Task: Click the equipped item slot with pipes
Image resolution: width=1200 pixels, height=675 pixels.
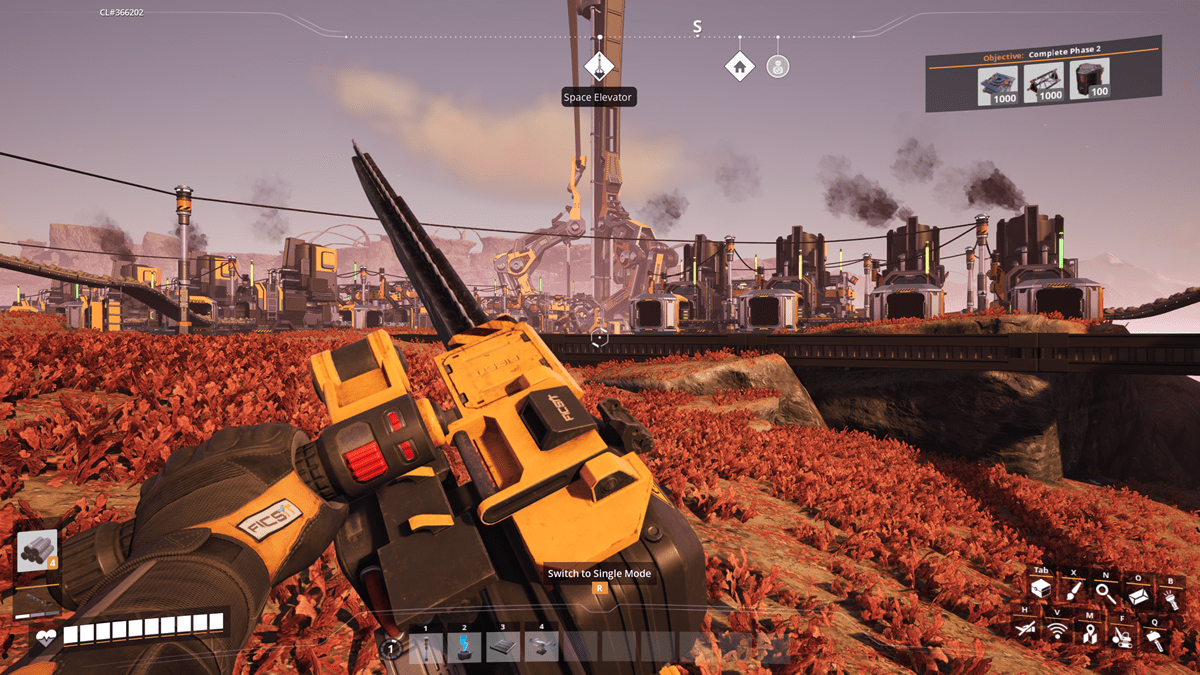Action: click(36, 552)
